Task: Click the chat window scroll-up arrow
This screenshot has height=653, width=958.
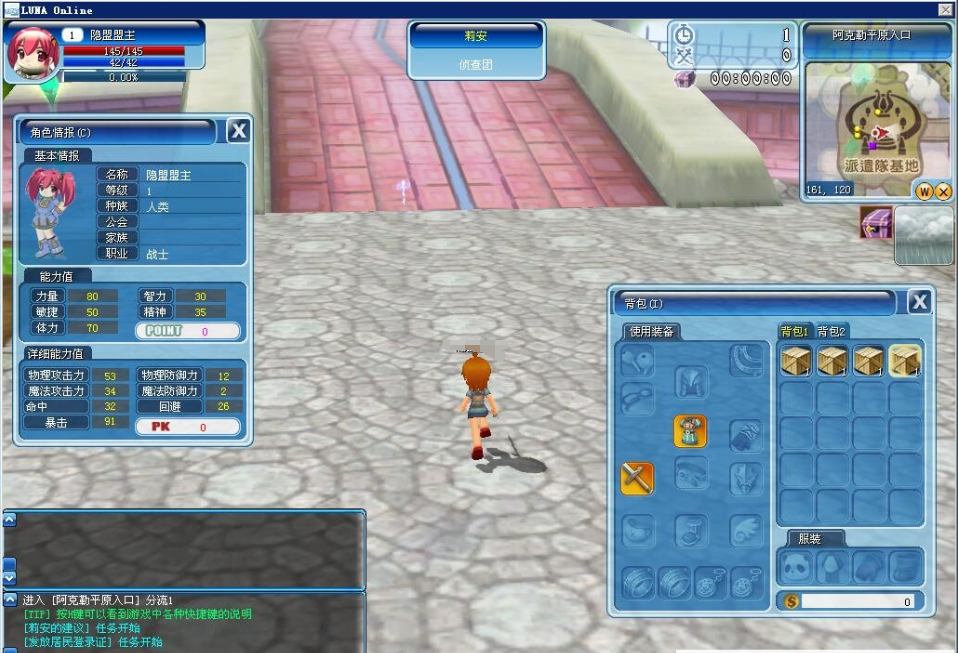Action: (9, 520)
